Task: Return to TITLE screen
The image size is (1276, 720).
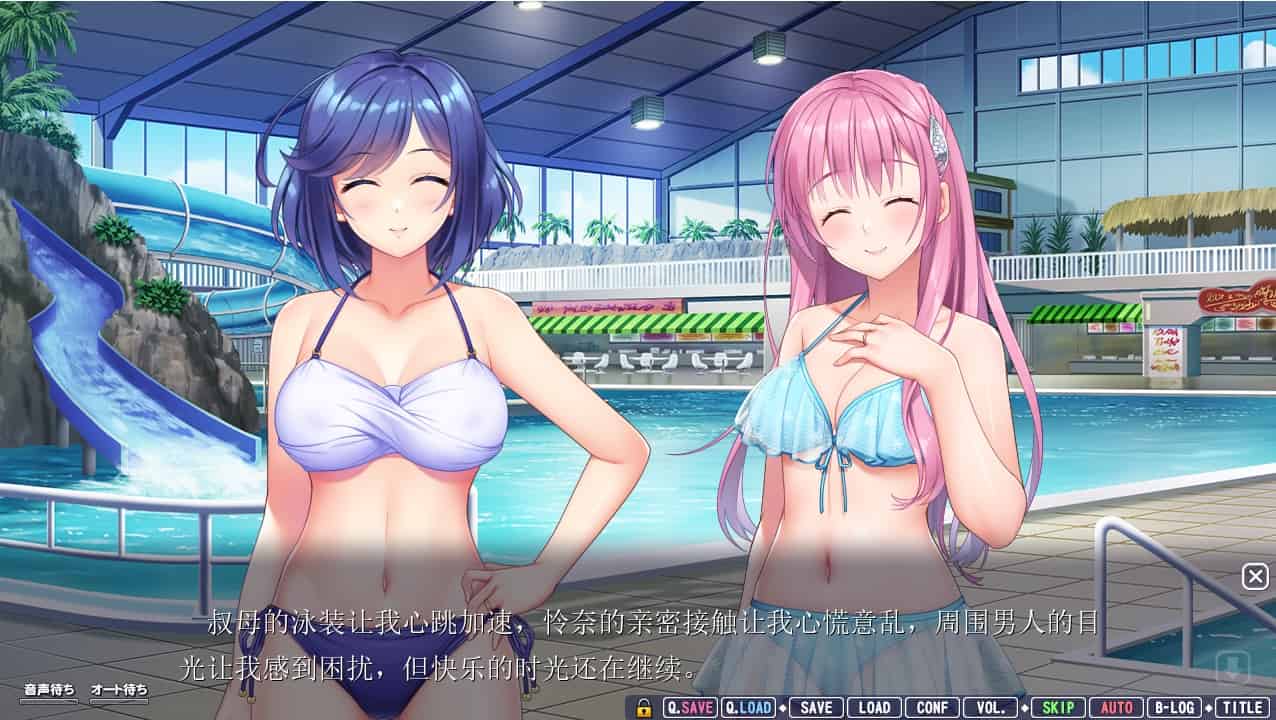Action: coord(1241,707)
